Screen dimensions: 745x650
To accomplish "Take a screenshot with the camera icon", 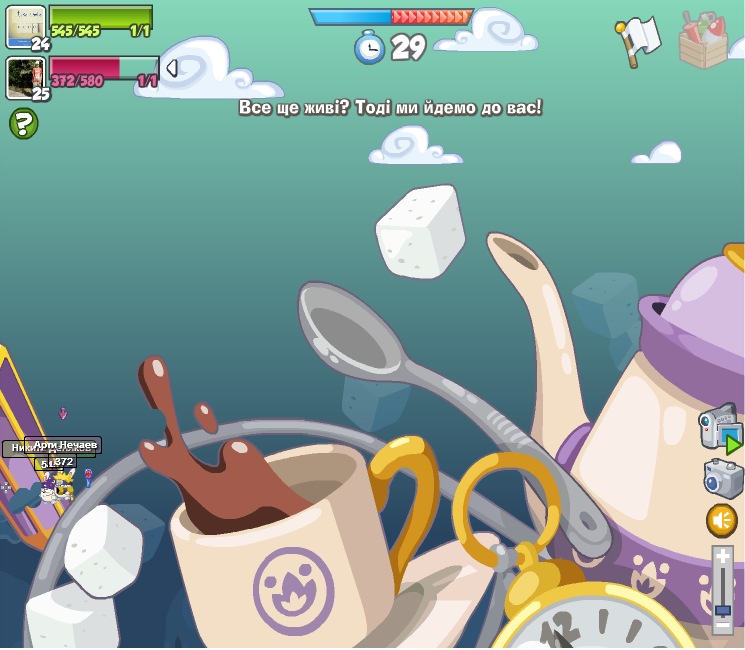I will 722,478.
